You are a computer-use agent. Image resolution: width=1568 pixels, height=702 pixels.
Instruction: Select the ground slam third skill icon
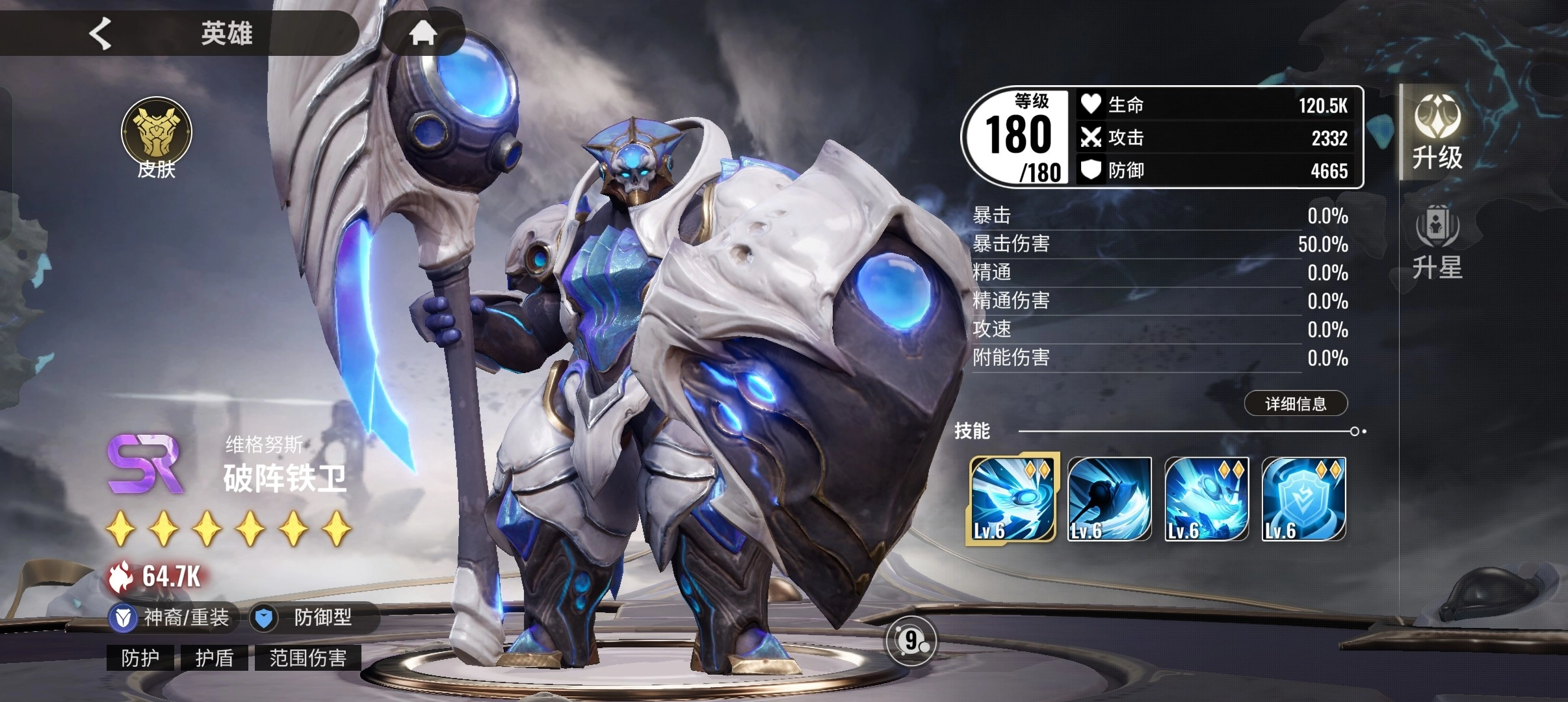(1207, 499)
